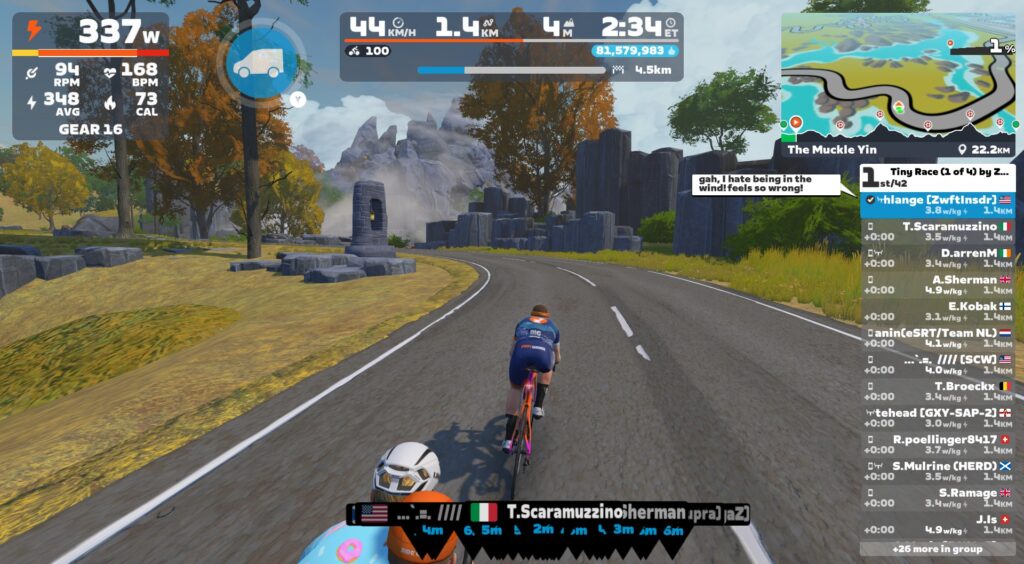Select E.Kobak in the rider list

pyautogui.click(x=939, y=311)
